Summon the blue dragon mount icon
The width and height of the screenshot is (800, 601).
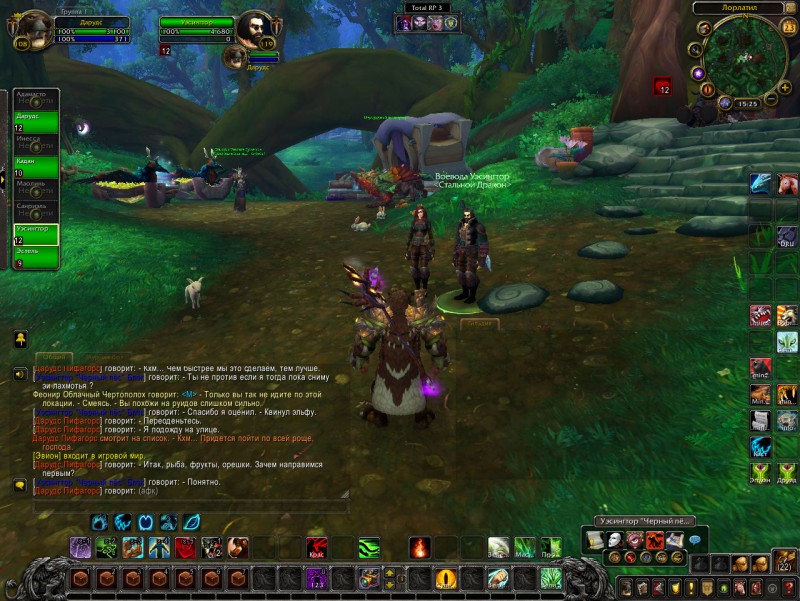pyautogui.click(x=761, y=183)
